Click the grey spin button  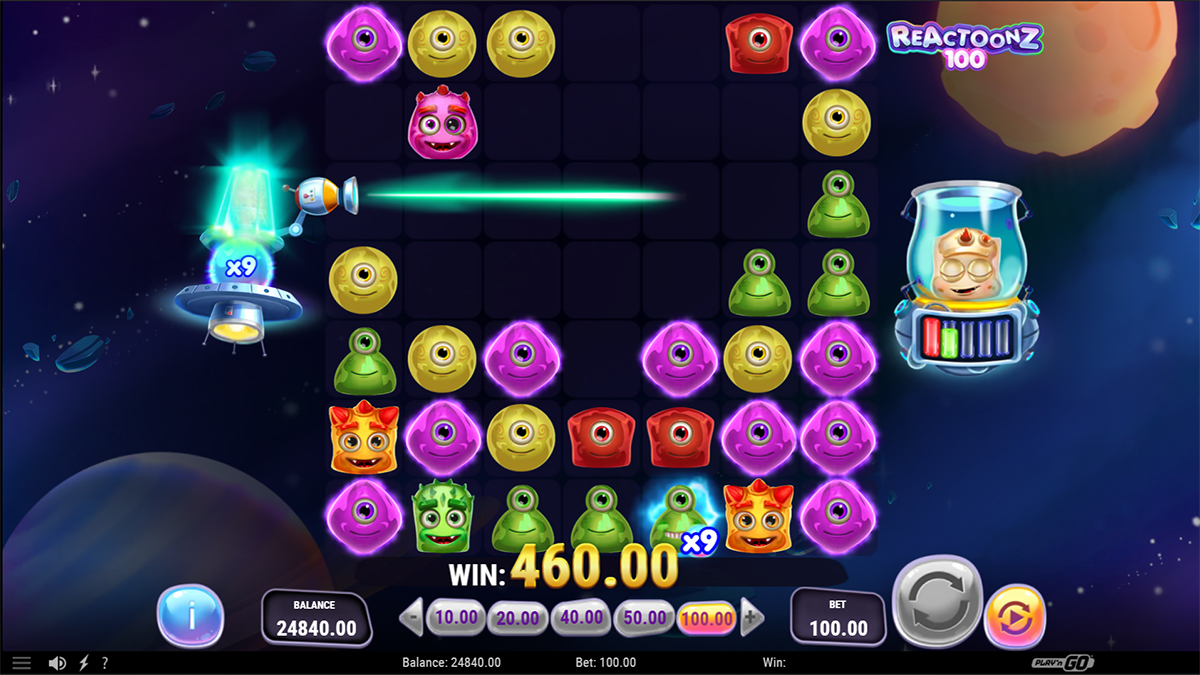(935, 601)
